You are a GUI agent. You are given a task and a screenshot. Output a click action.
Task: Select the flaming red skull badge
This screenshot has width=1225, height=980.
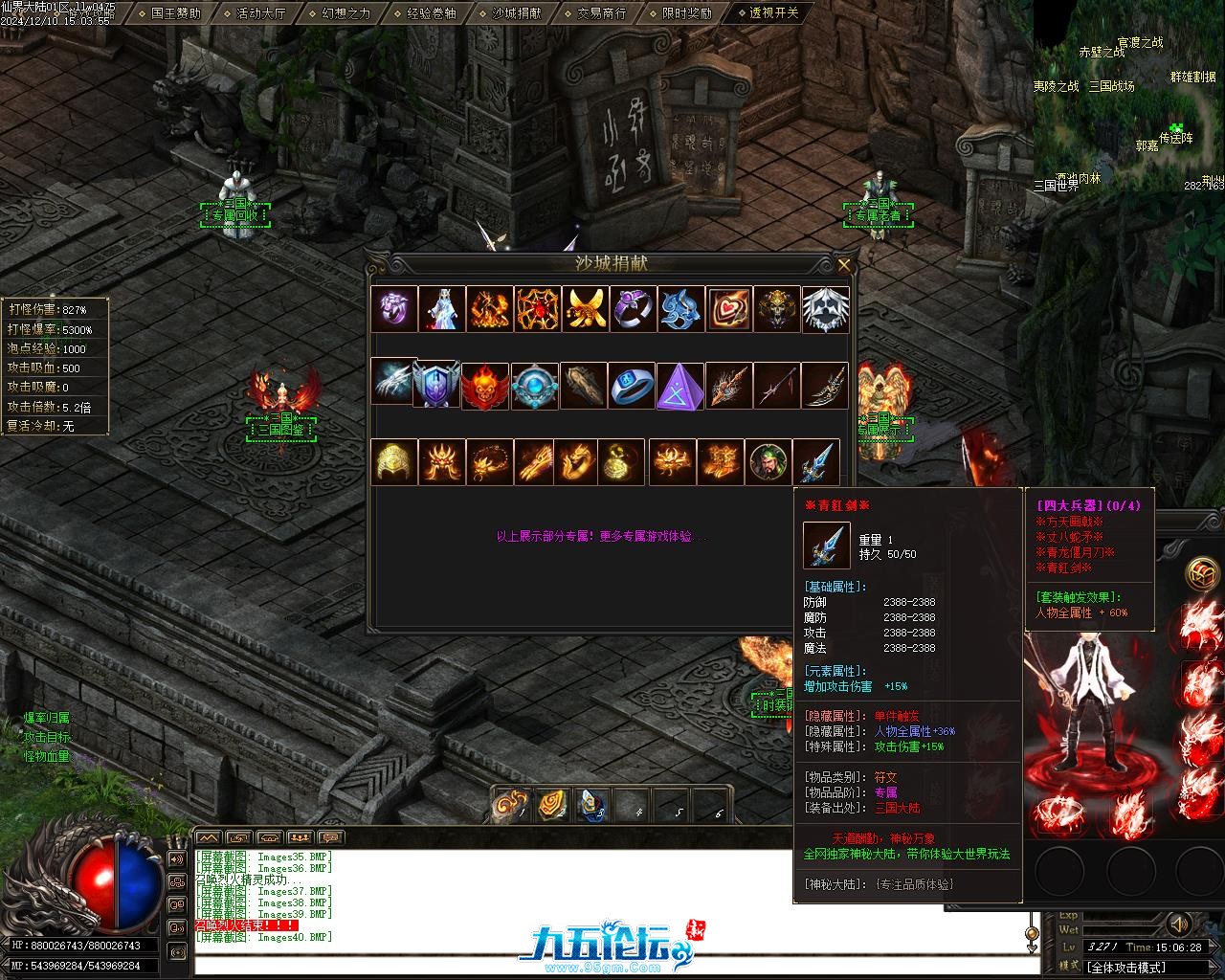485,386
